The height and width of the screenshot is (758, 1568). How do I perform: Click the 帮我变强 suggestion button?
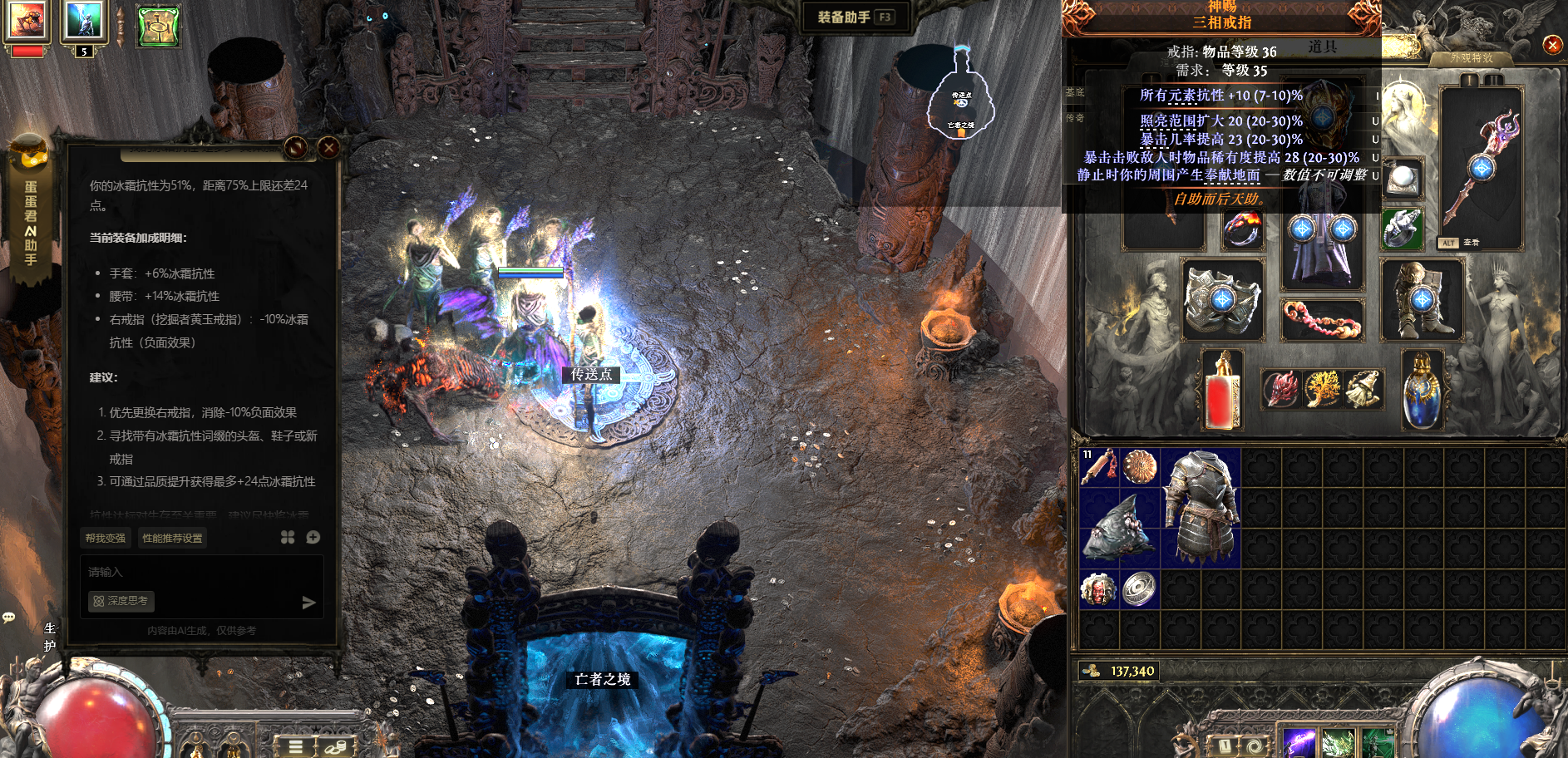pos(106,538)
